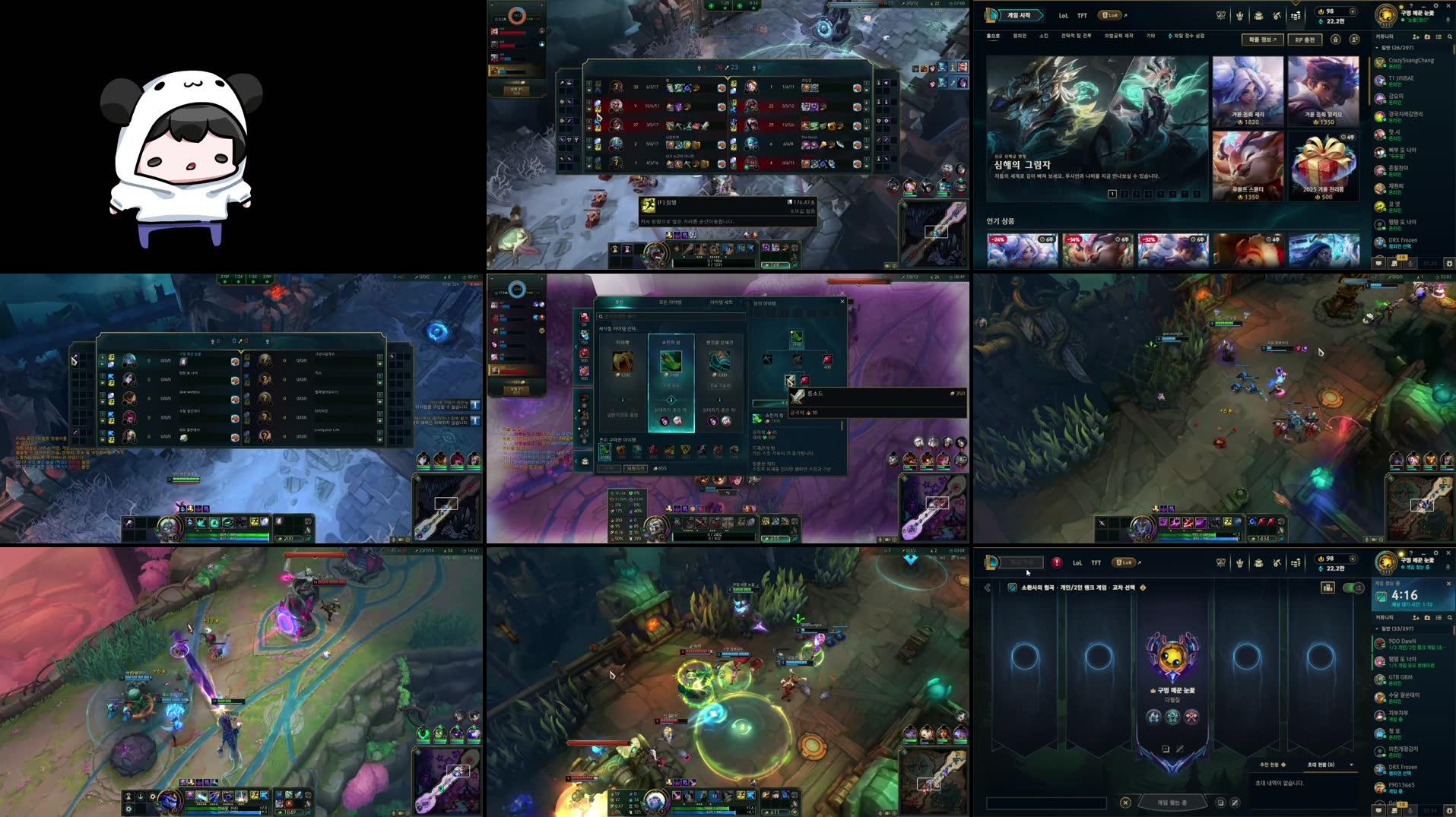Click the identity edit pencil icon in lobby banner
This screenshot has width=1456, height=817.
point(1180,749)
